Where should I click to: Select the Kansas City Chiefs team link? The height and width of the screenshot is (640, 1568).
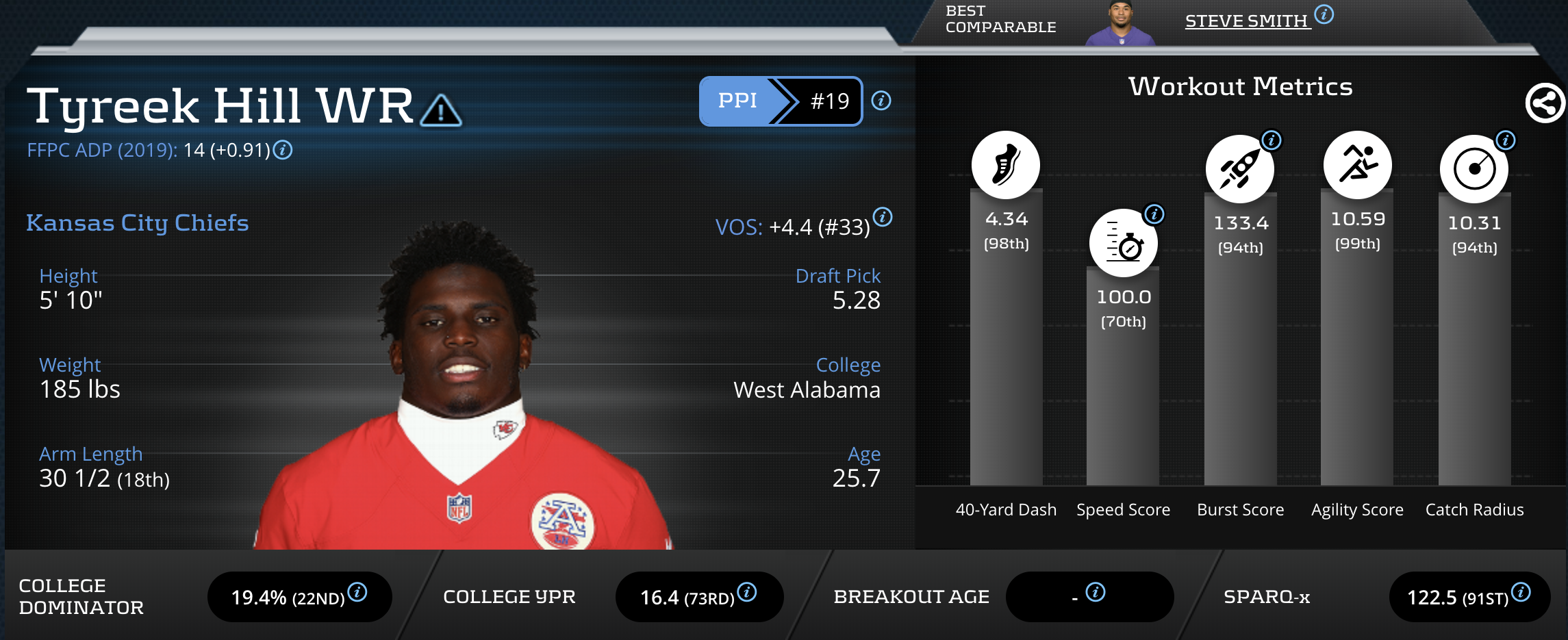click(x=138, y=223)
